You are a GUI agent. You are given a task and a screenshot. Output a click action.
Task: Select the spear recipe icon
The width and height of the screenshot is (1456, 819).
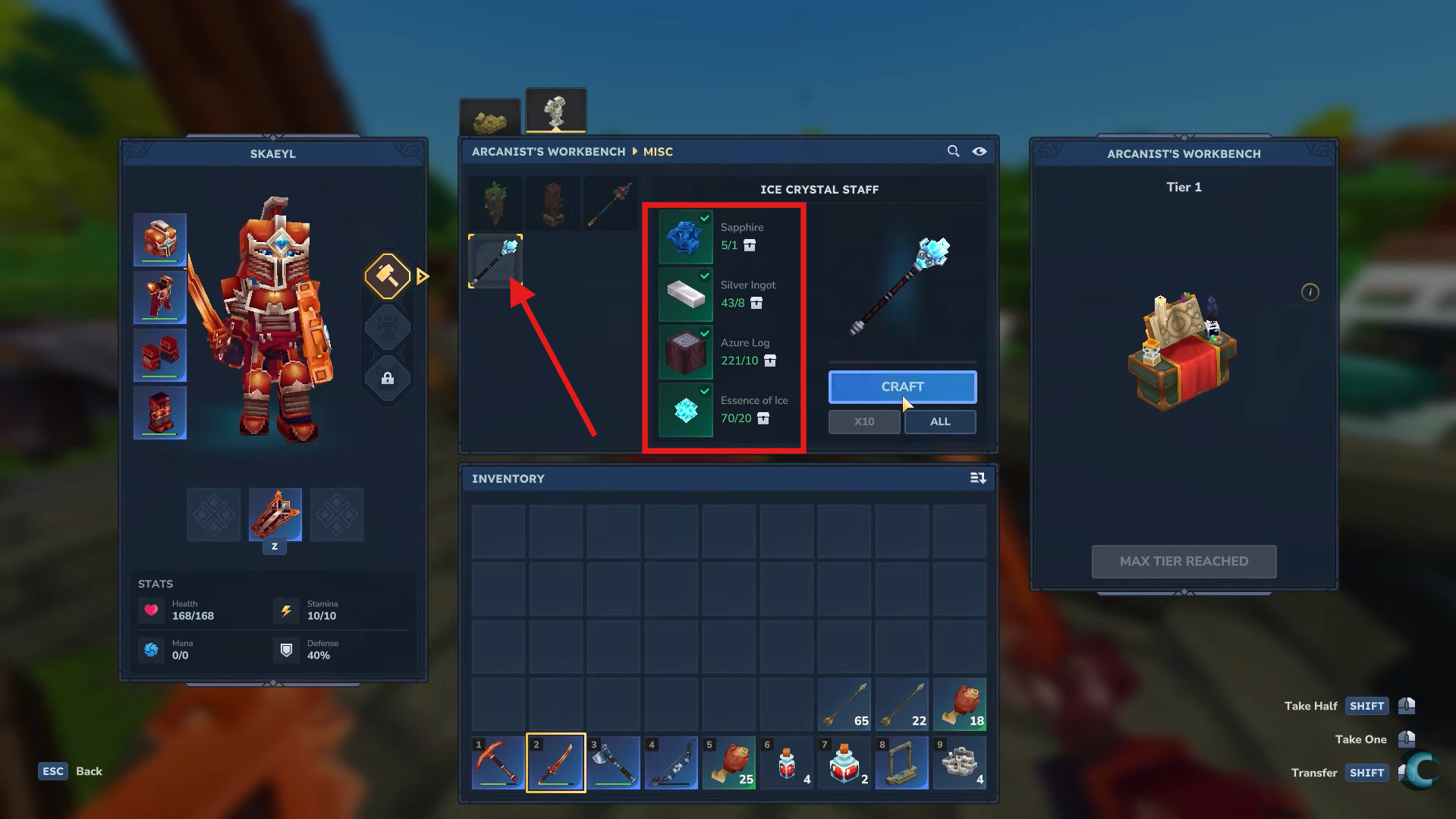[x=611, y=203]
